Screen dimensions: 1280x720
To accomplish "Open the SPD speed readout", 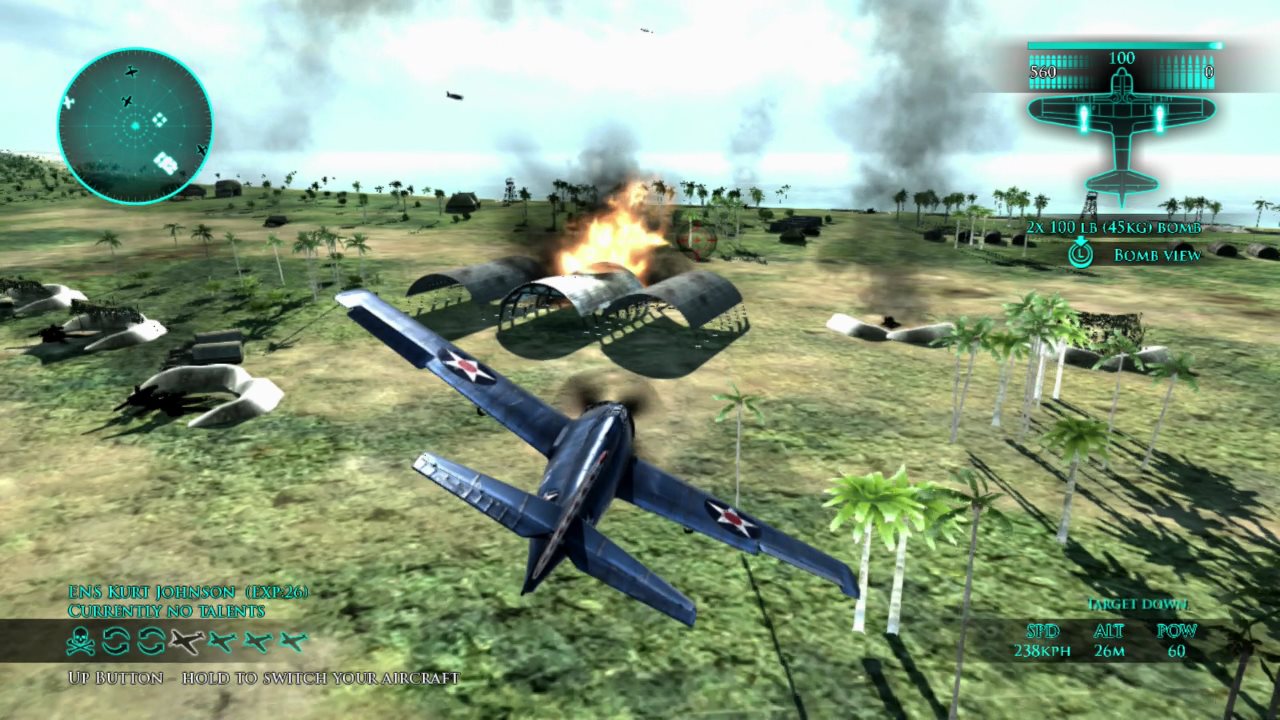I will [1042, 631].
